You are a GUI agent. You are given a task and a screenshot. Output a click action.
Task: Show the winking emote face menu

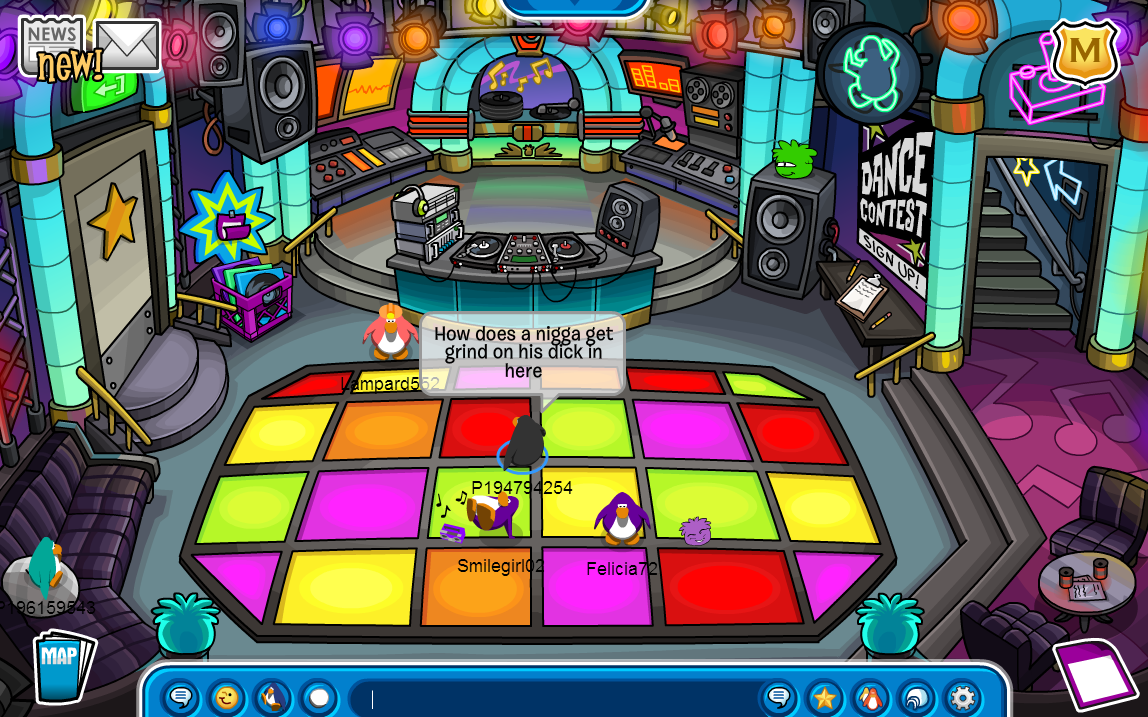(x=227, y=697)
